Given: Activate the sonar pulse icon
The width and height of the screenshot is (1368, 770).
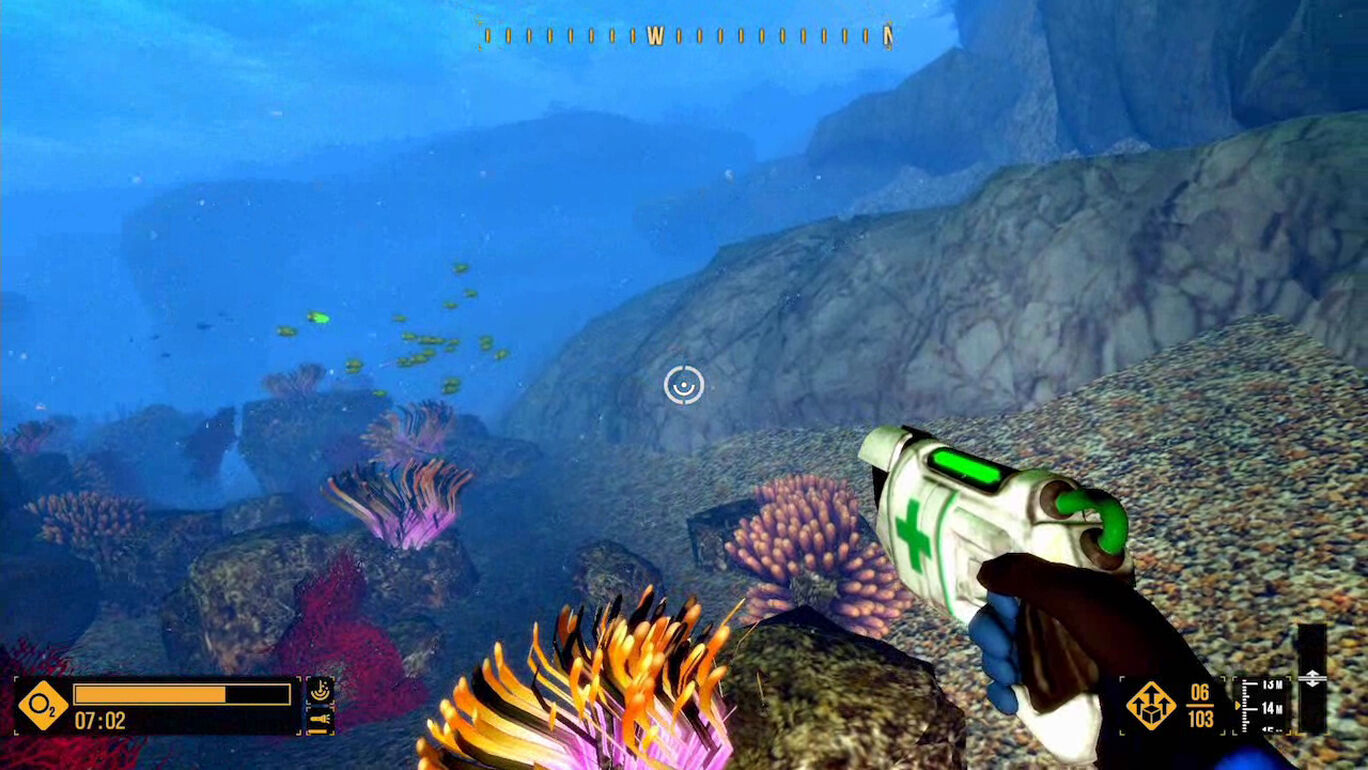Looking at the screenshot, I should click(320, 690).
